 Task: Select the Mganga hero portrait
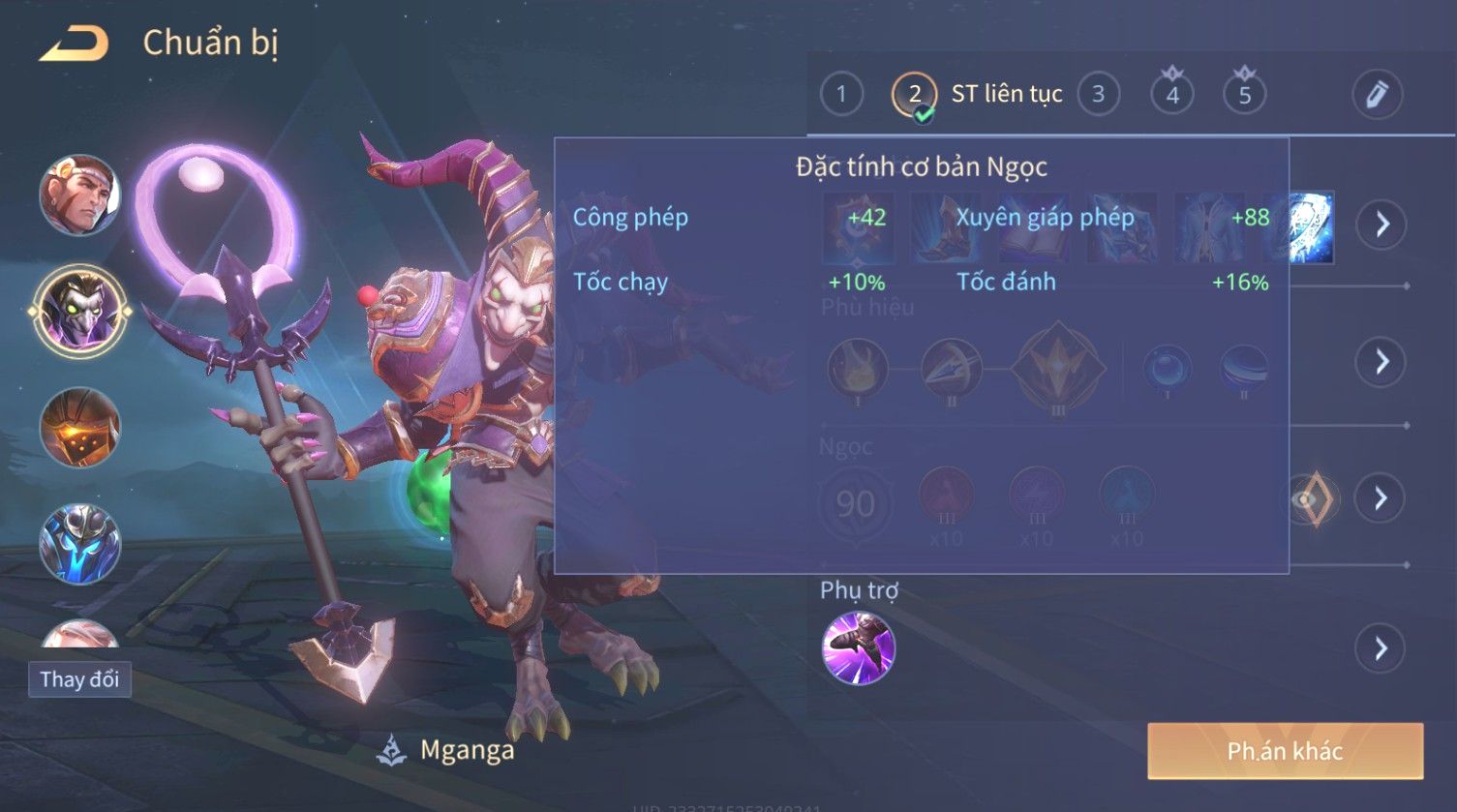(x=79, y=311)
